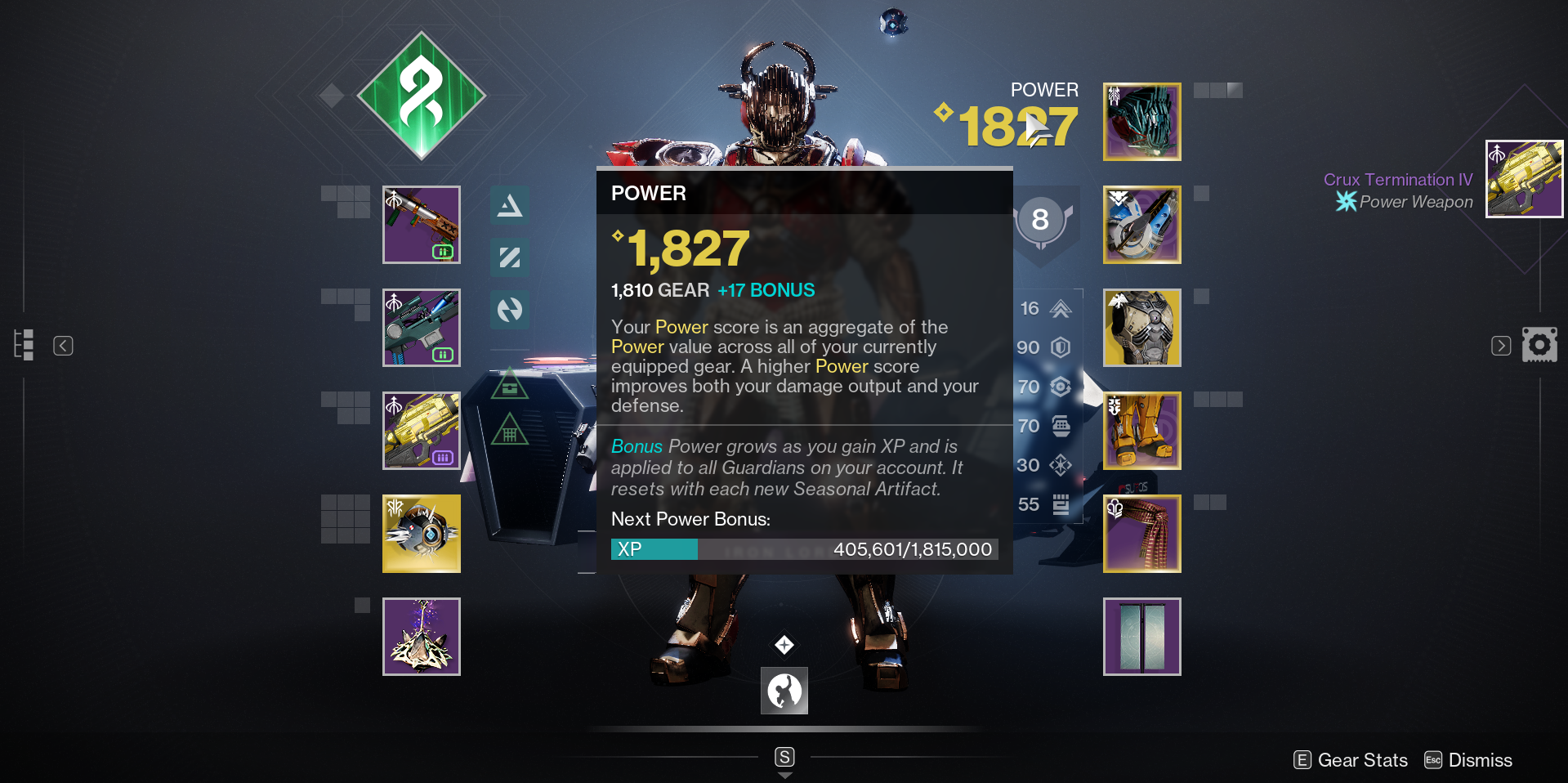Click the Ghost icon above the character
The width and height of the screenshot is (1568, 783).
[x=893, y=22]
